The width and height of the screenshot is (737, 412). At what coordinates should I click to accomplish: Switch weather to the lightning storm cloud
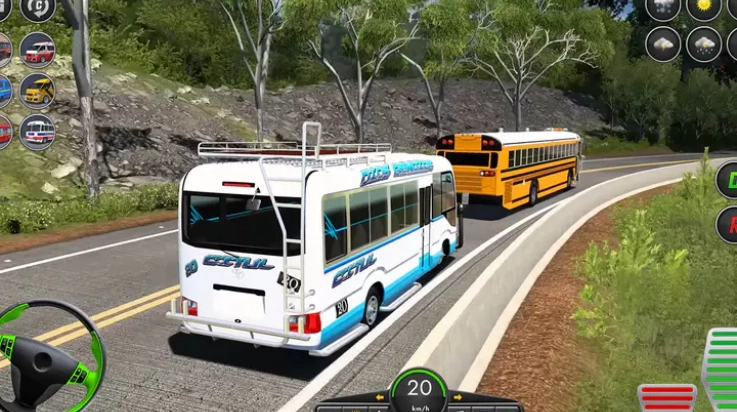tap(663, 44)
